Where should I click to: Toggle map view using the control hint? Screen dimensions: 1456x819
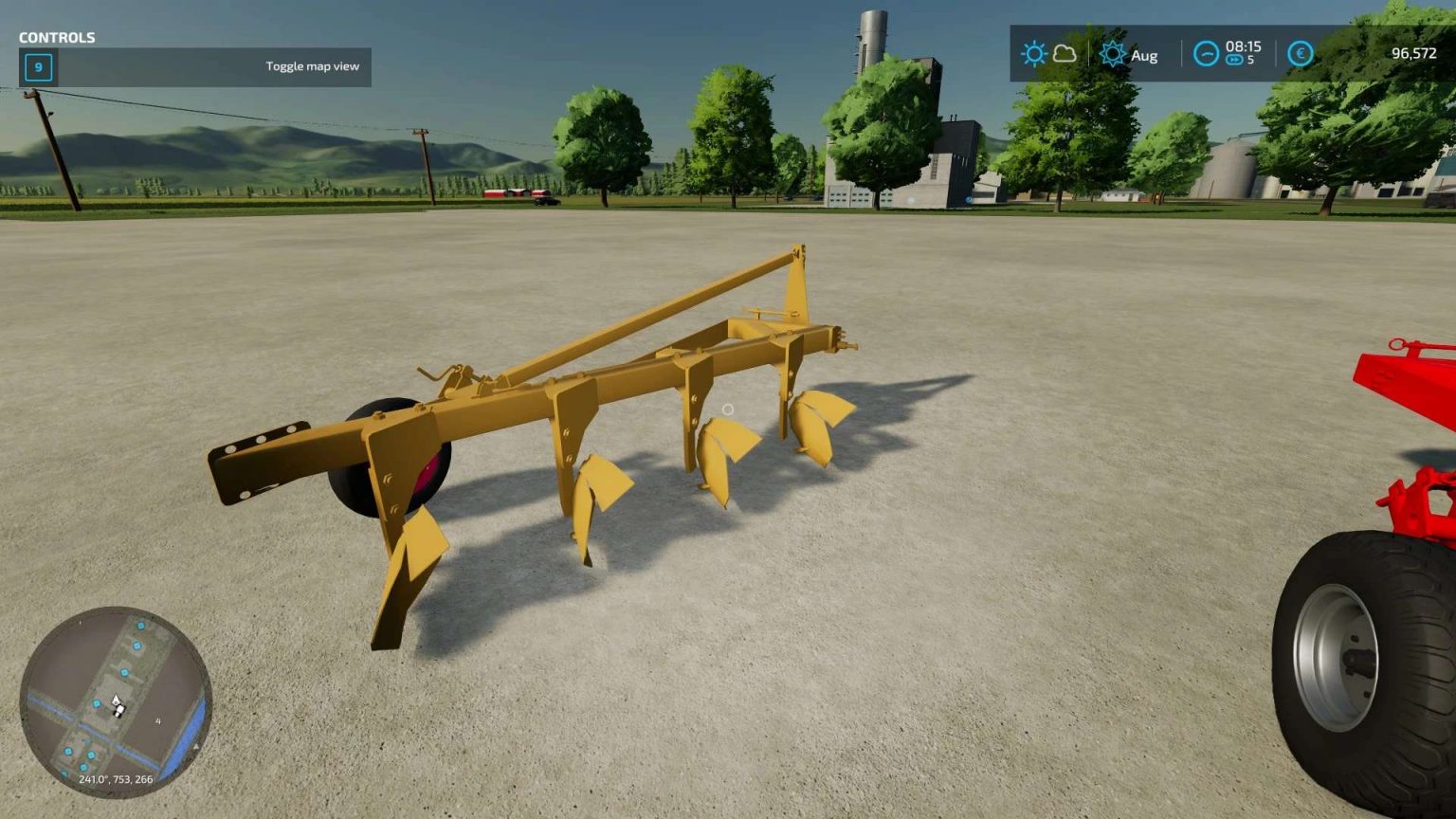312,66
